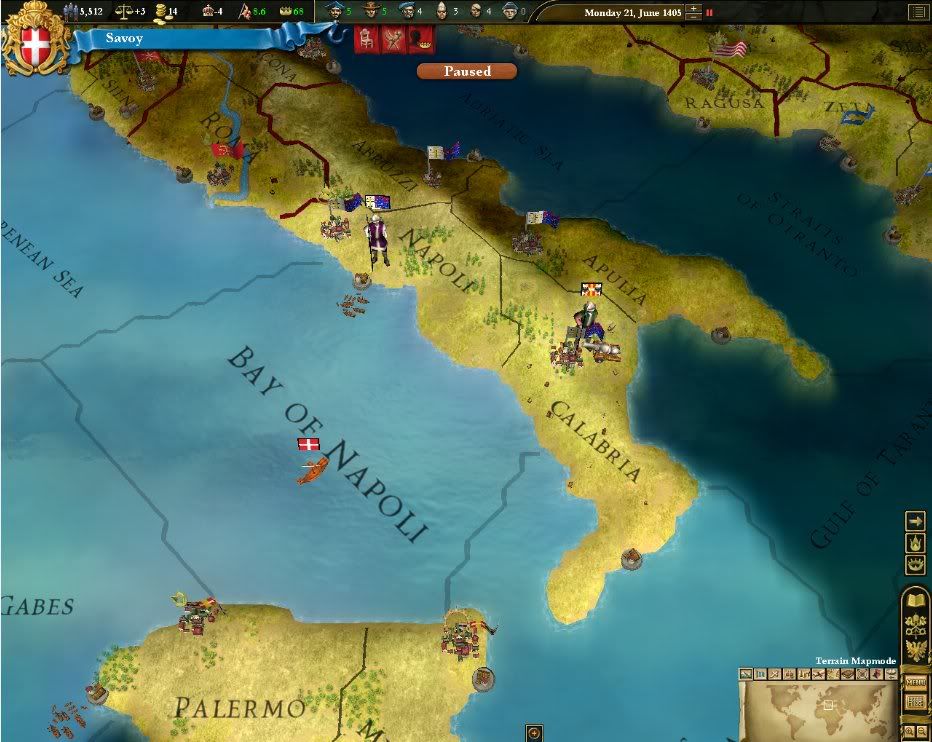This screenshot has width=932, height=742.
Task: Select the Terrain mapmode button
Action: (x=746, y=673)
